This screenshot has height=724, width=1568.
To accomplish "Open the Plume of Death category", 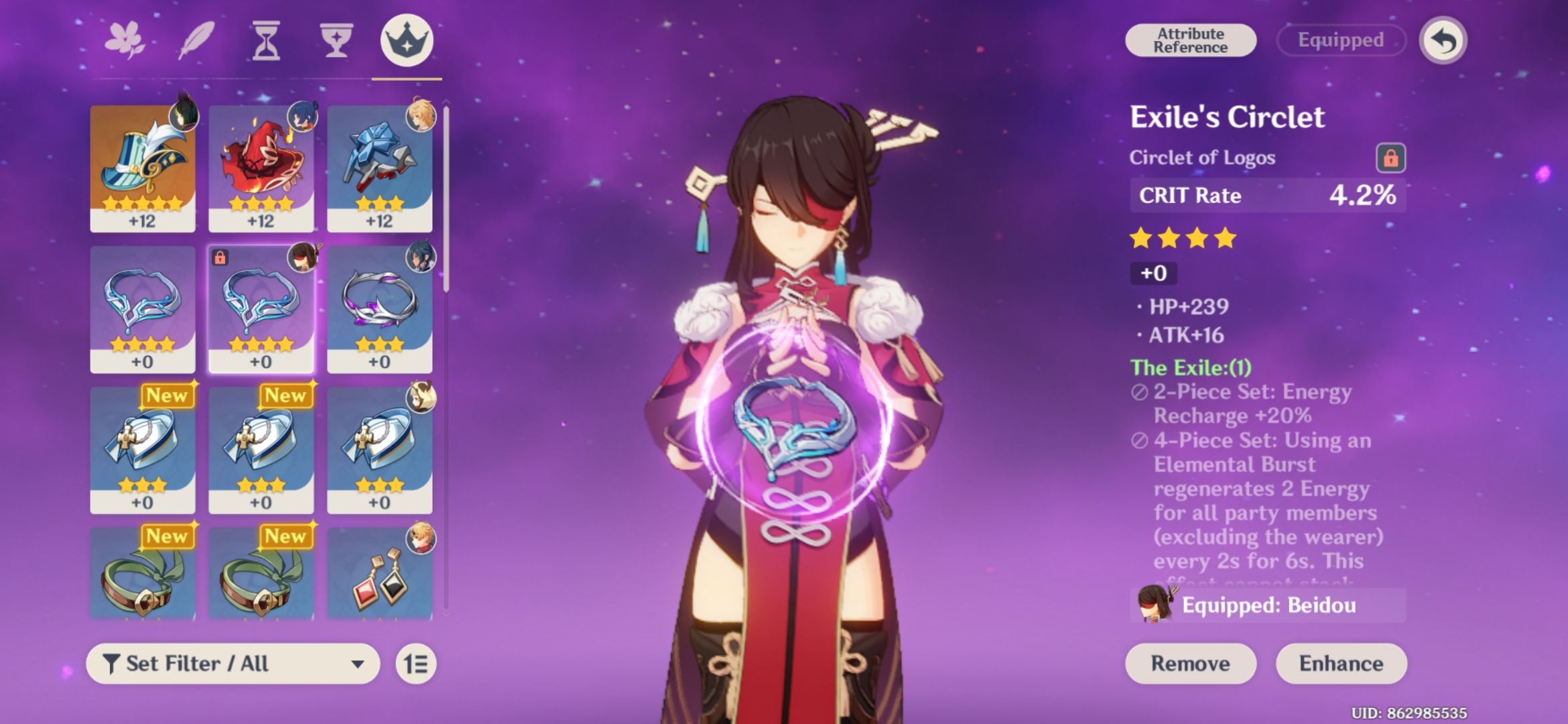I will tap(197, 40).
